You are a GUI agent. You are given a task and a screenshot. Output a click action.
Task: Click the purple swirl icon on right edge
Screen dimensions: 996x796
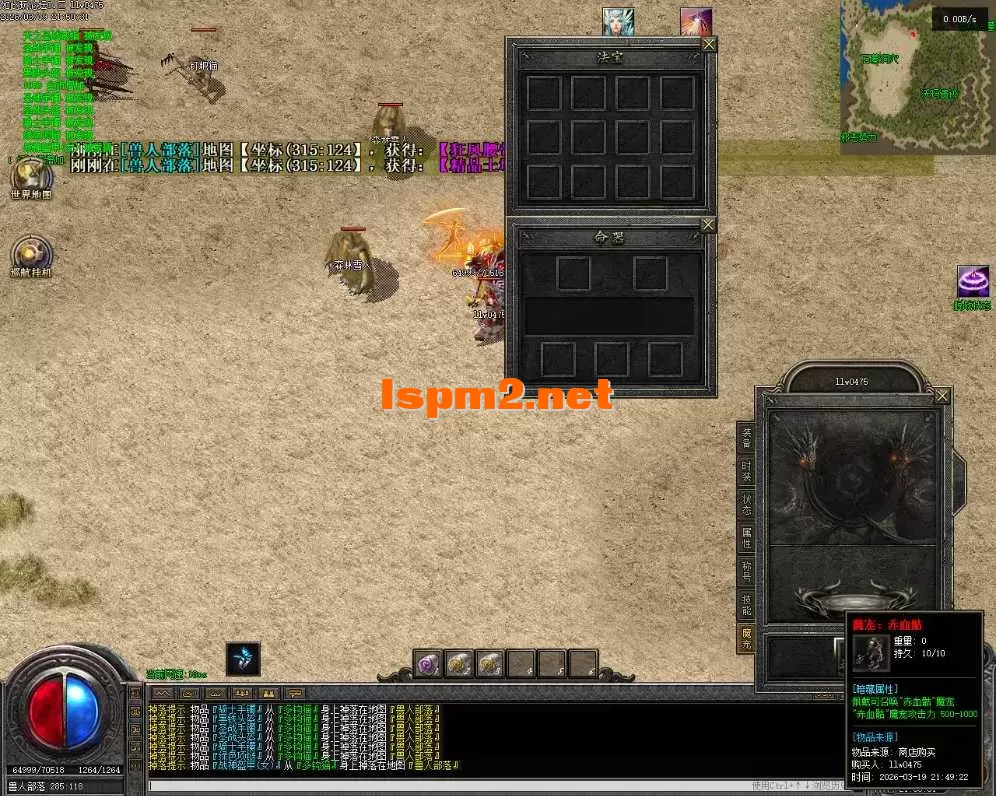click(972, 282)
